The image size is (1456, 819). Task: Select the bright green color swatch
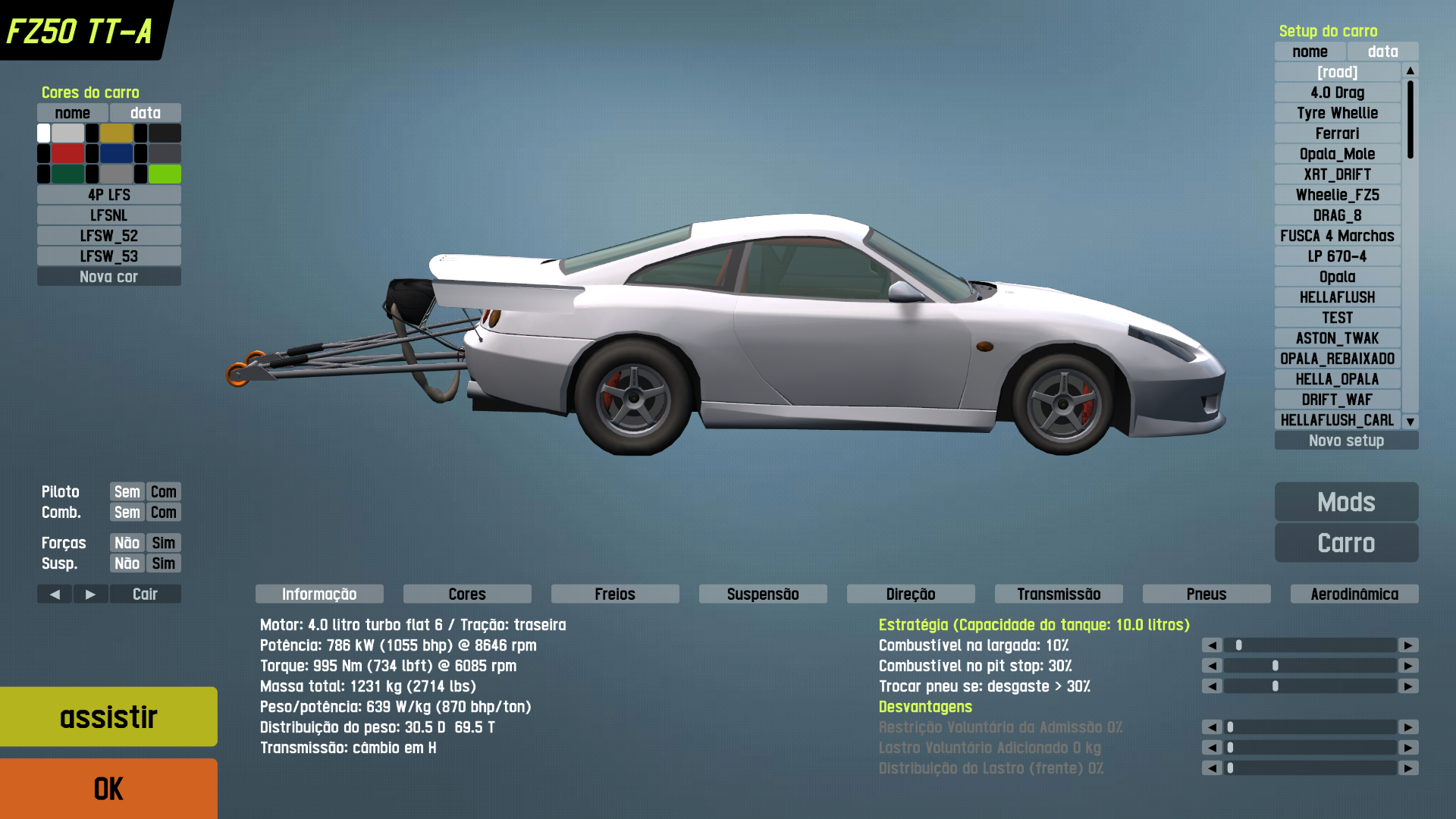point(165,174)
